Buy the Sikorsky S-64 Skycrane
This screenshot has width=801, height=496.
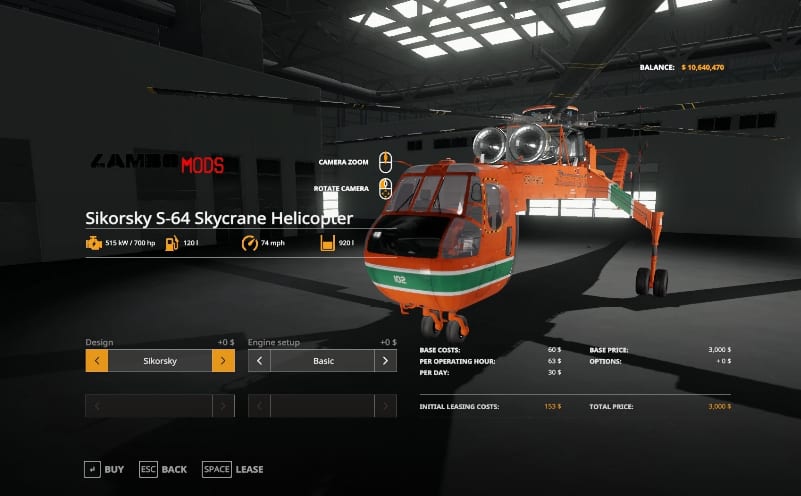(104, 469)
